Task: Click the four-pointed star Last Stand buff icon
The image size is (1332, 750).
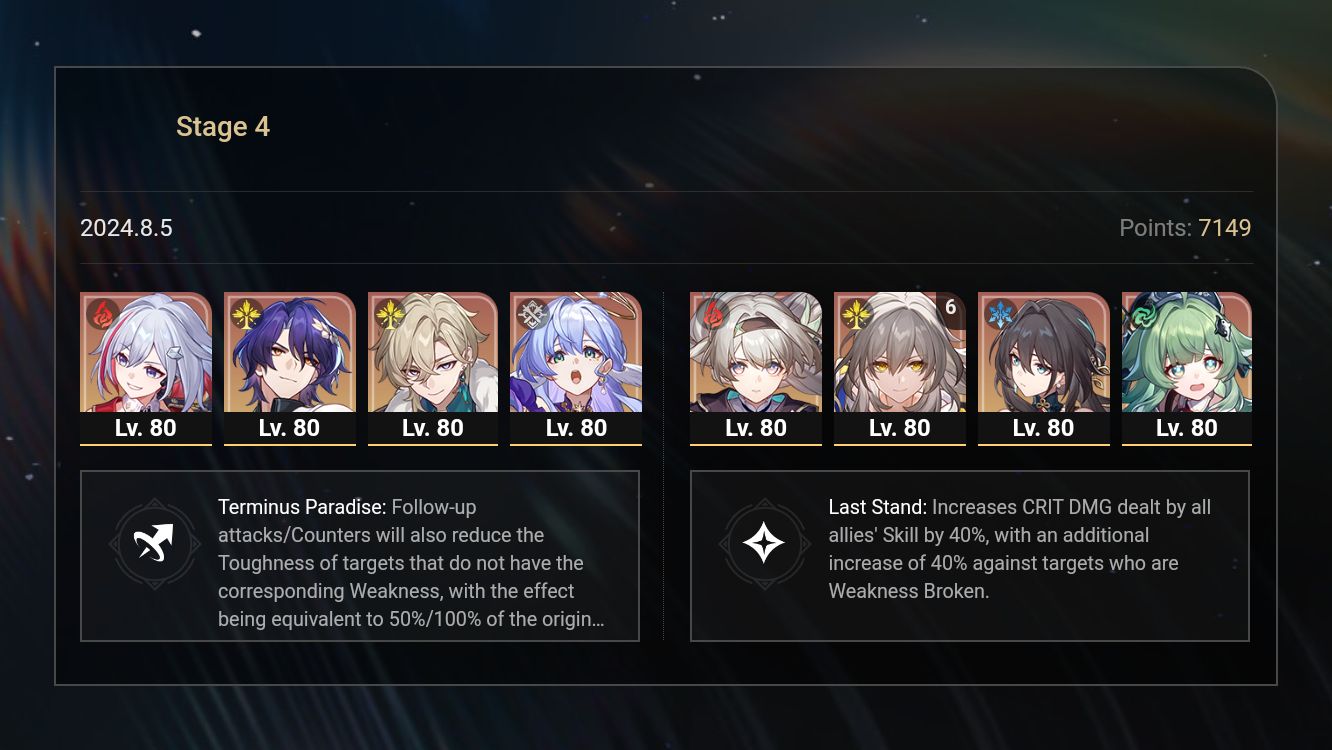Action: click(x=764, y=544)
